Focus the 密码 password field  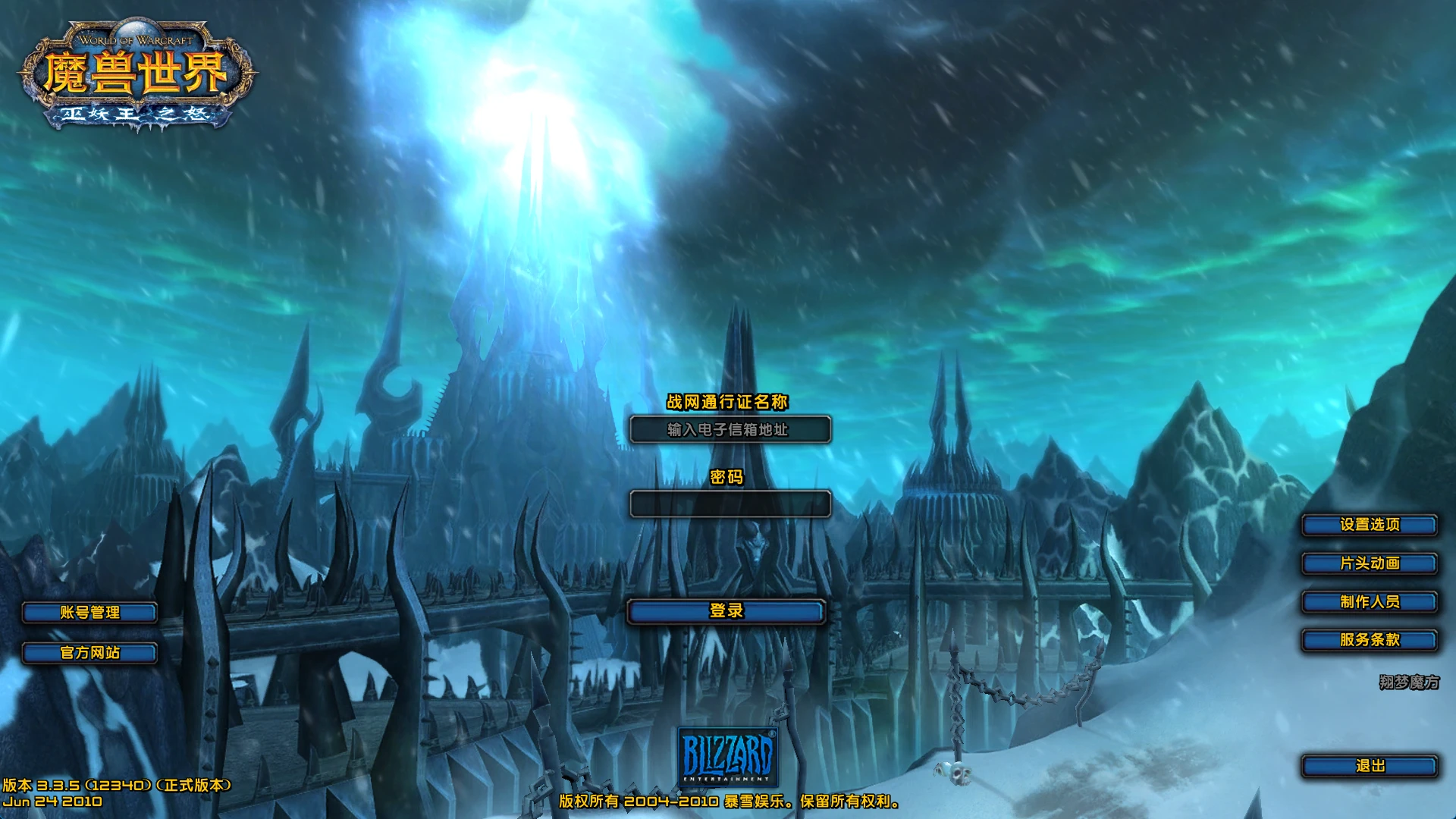(730, 504)
